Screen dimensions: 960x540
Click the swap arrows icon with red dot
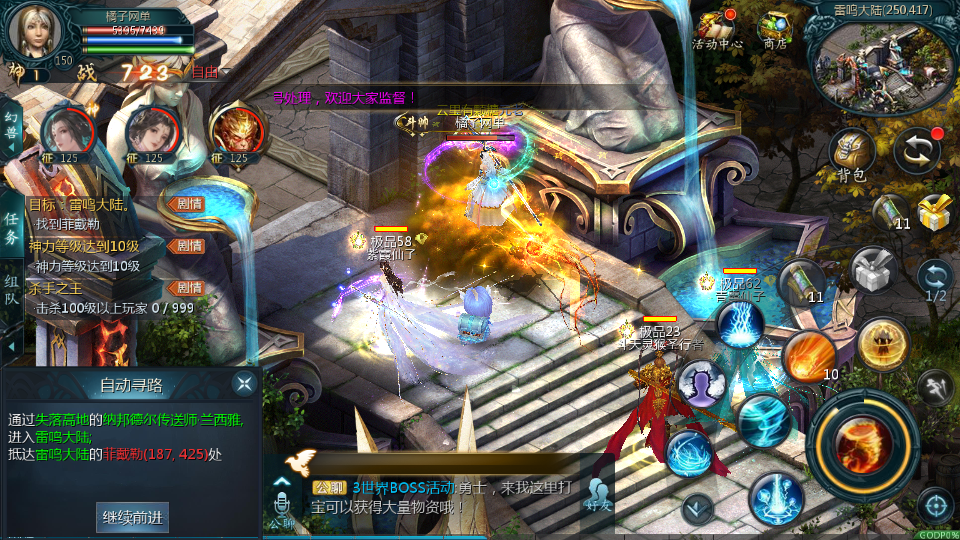click(x=916, y=150)
